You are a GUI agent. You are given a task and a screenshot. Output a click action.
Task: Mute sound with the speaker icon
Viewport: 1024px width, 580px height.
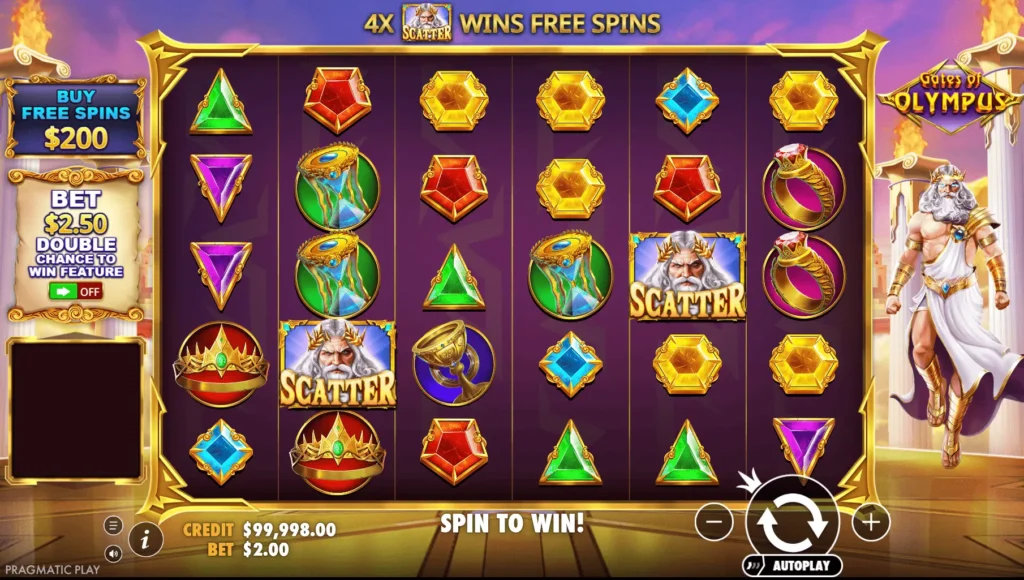tap(113, 552)
